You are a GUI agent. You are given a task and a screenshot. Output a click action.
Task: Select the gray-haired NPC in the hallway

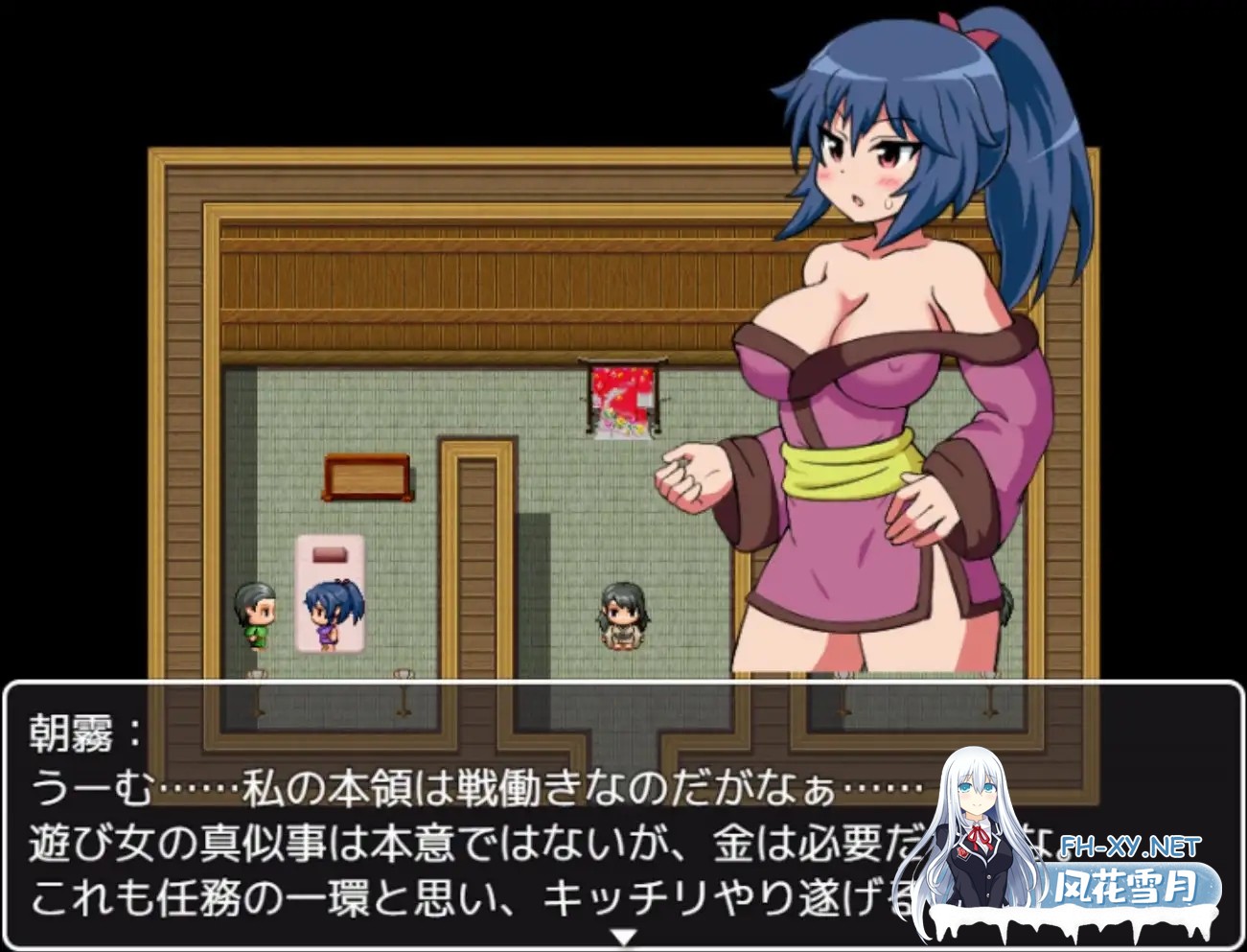pyautogui.click(x=623, y=618)
